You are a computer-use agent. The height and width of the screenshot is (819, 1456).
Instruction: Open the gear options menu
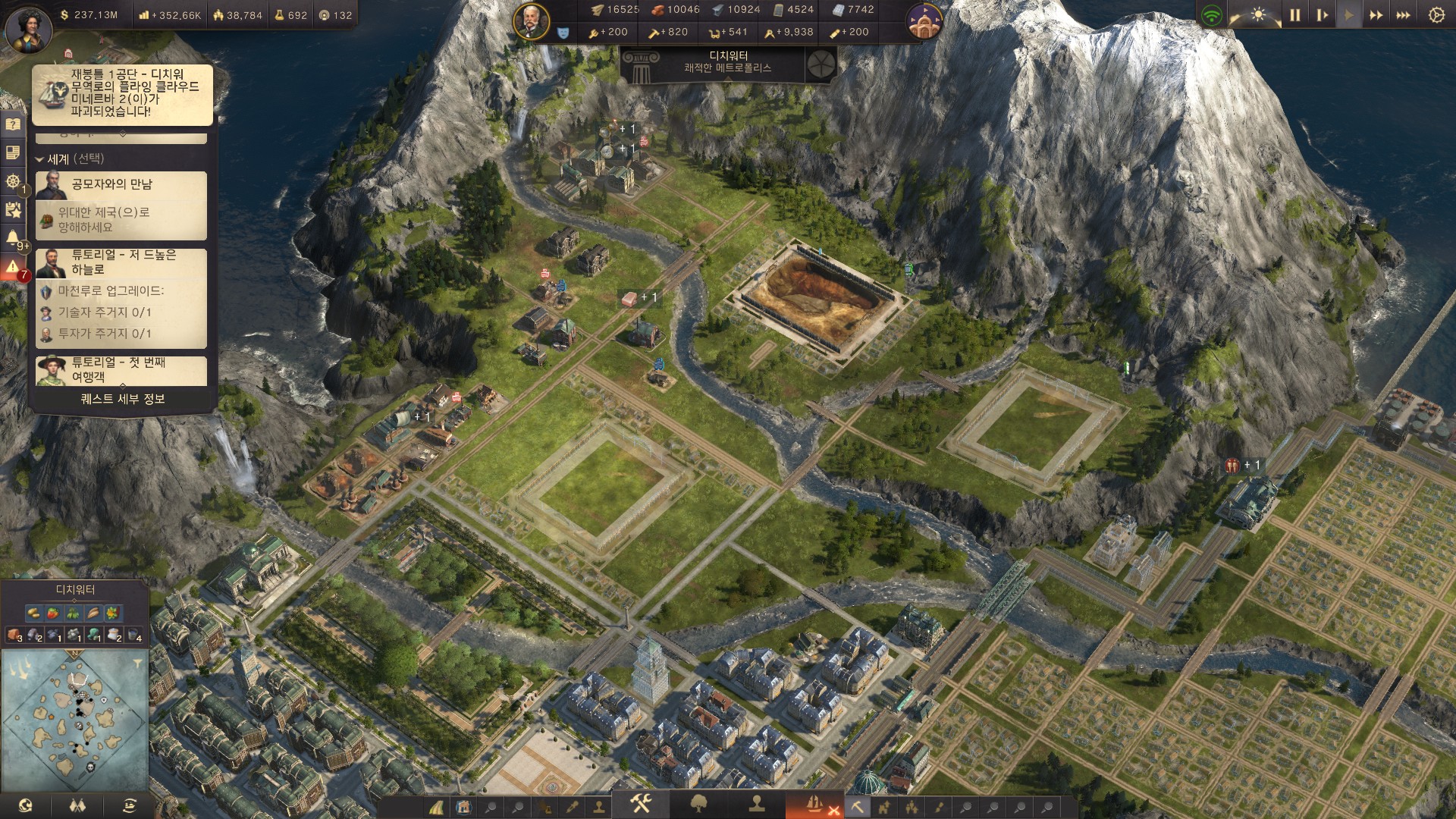pos(1436,15)
